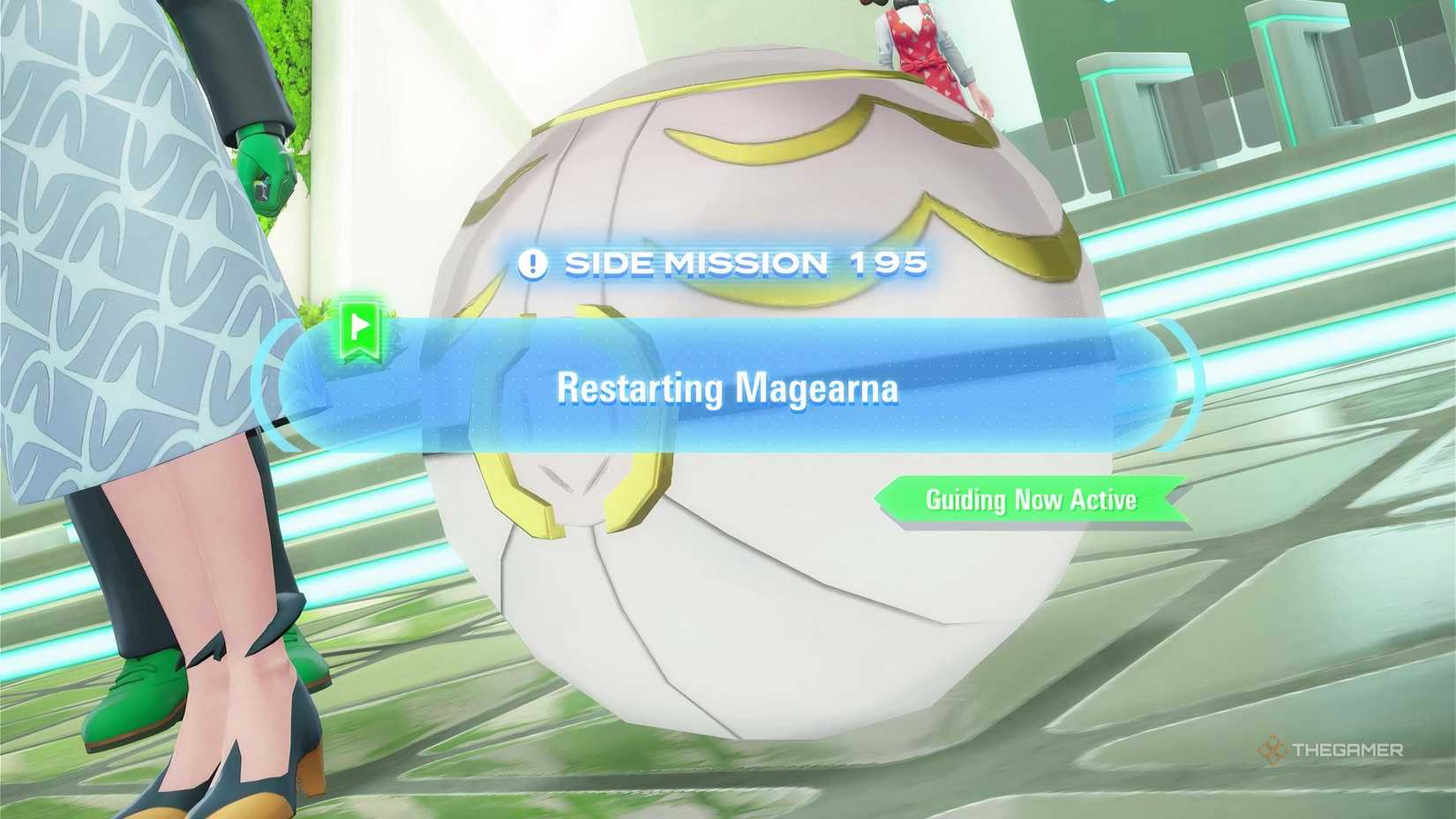Click the exclamation mark icon beside SIDE MISSION
The height and width of the screenshot is (819, 1456).
point(534,263)
